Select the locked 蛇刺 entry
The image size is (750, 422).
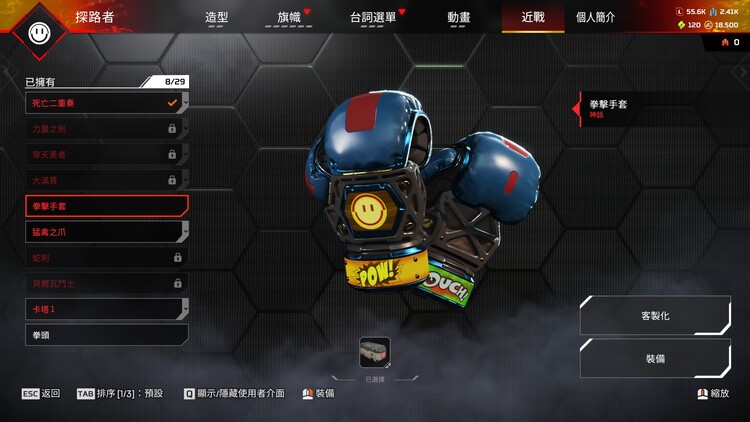click(106, 257)
